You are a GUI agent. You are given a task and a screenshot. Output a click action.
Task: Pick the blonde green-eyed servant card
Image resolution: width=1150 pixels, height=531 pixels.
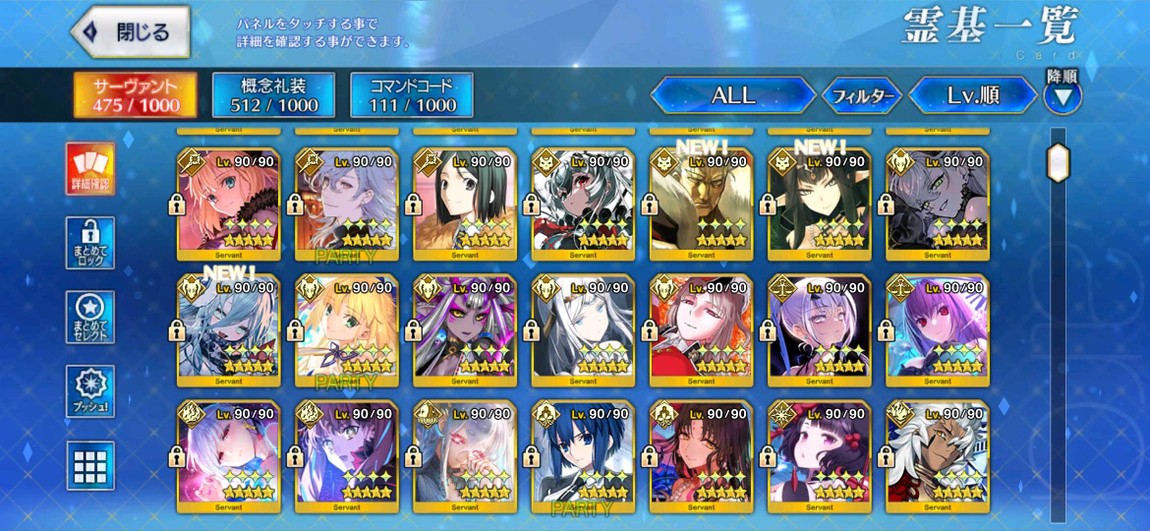tap(346, 329)
